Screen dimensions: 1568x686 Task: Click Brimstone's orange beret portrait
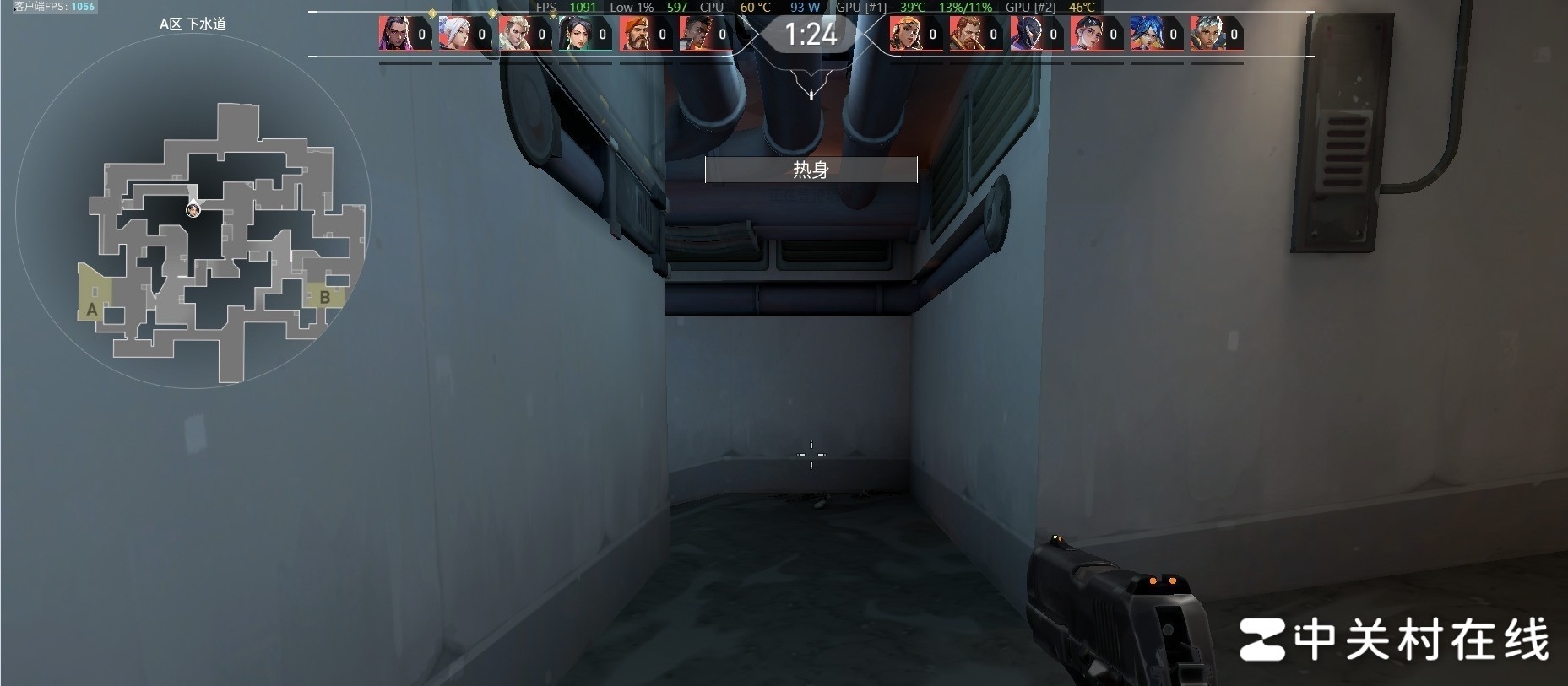tap(635, 34)
